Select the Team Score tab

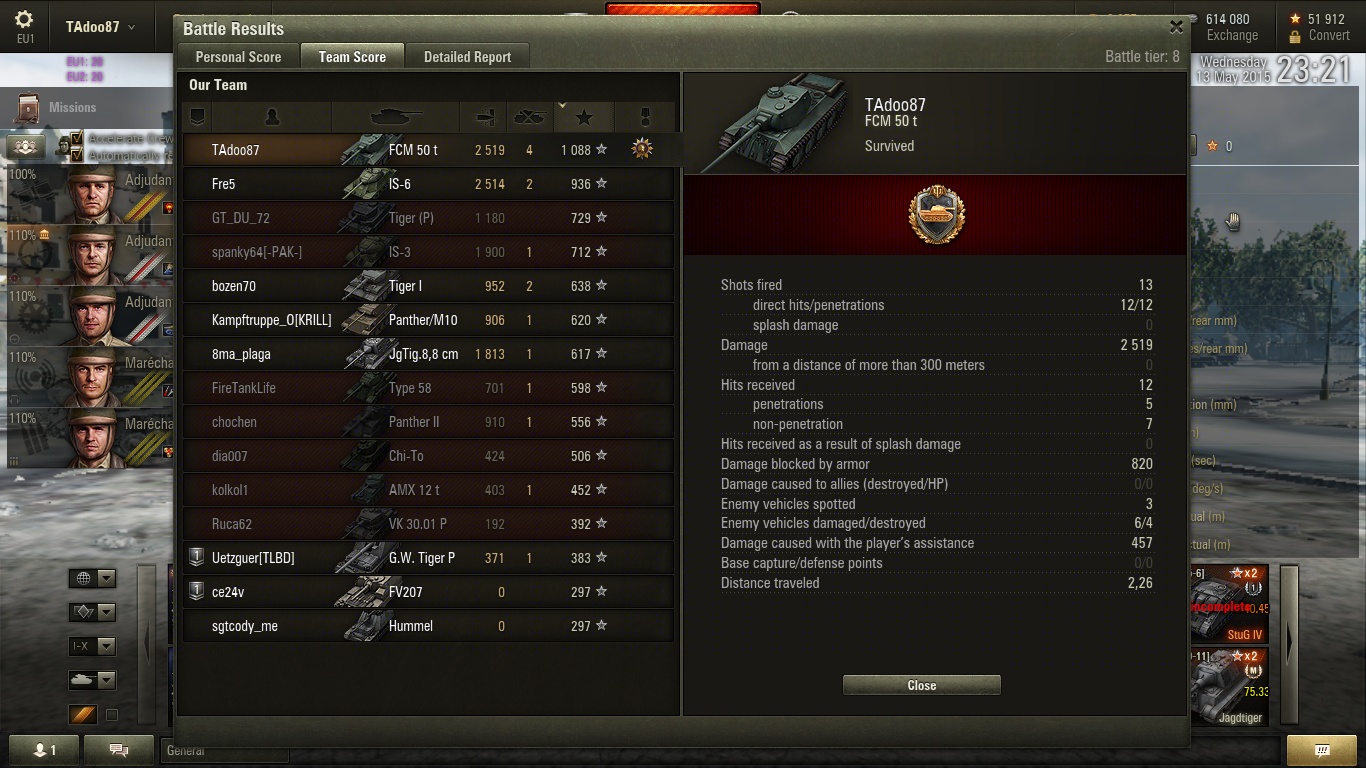point(352,57)
